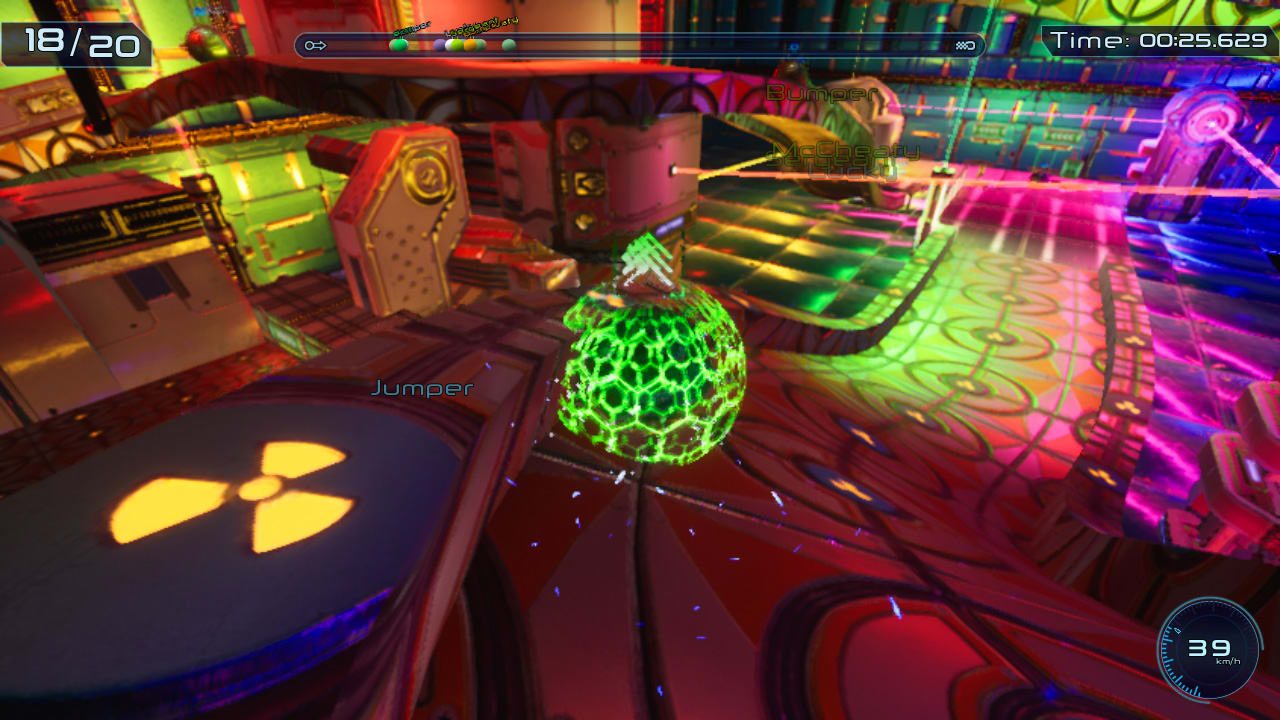
Task: Toggle the green spamser marker on the progress bar
Action: pos(399,44)
